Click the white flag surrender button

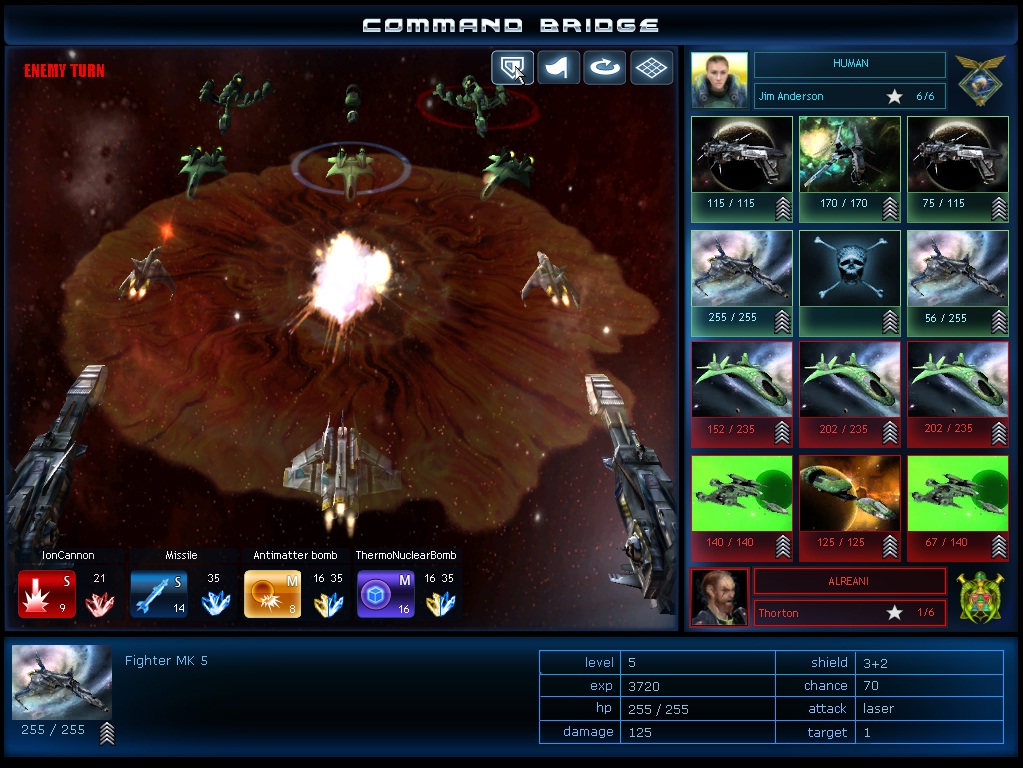[x=559, y=68]
